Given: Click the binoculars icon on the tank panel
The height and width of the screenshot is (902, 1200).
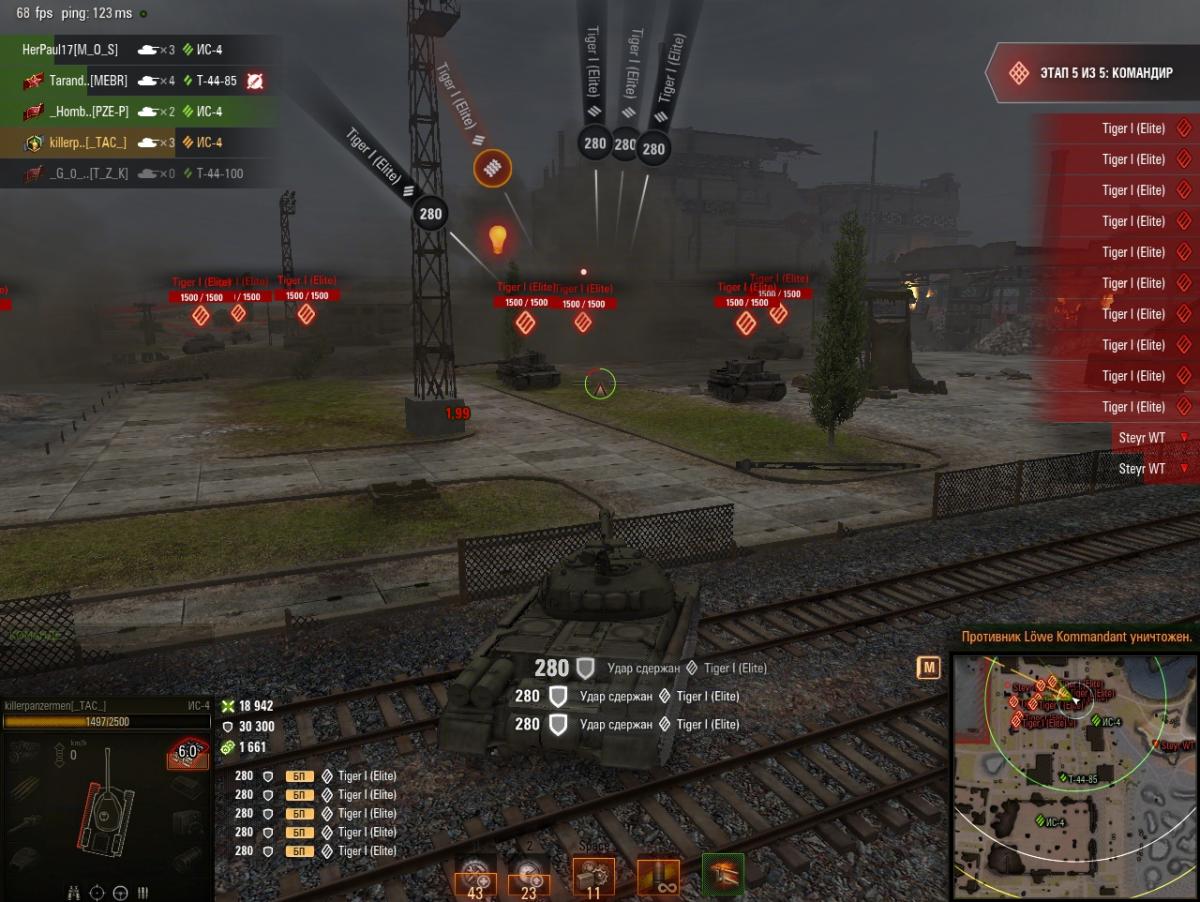Looking at the screenshot, I should (74, 892).
